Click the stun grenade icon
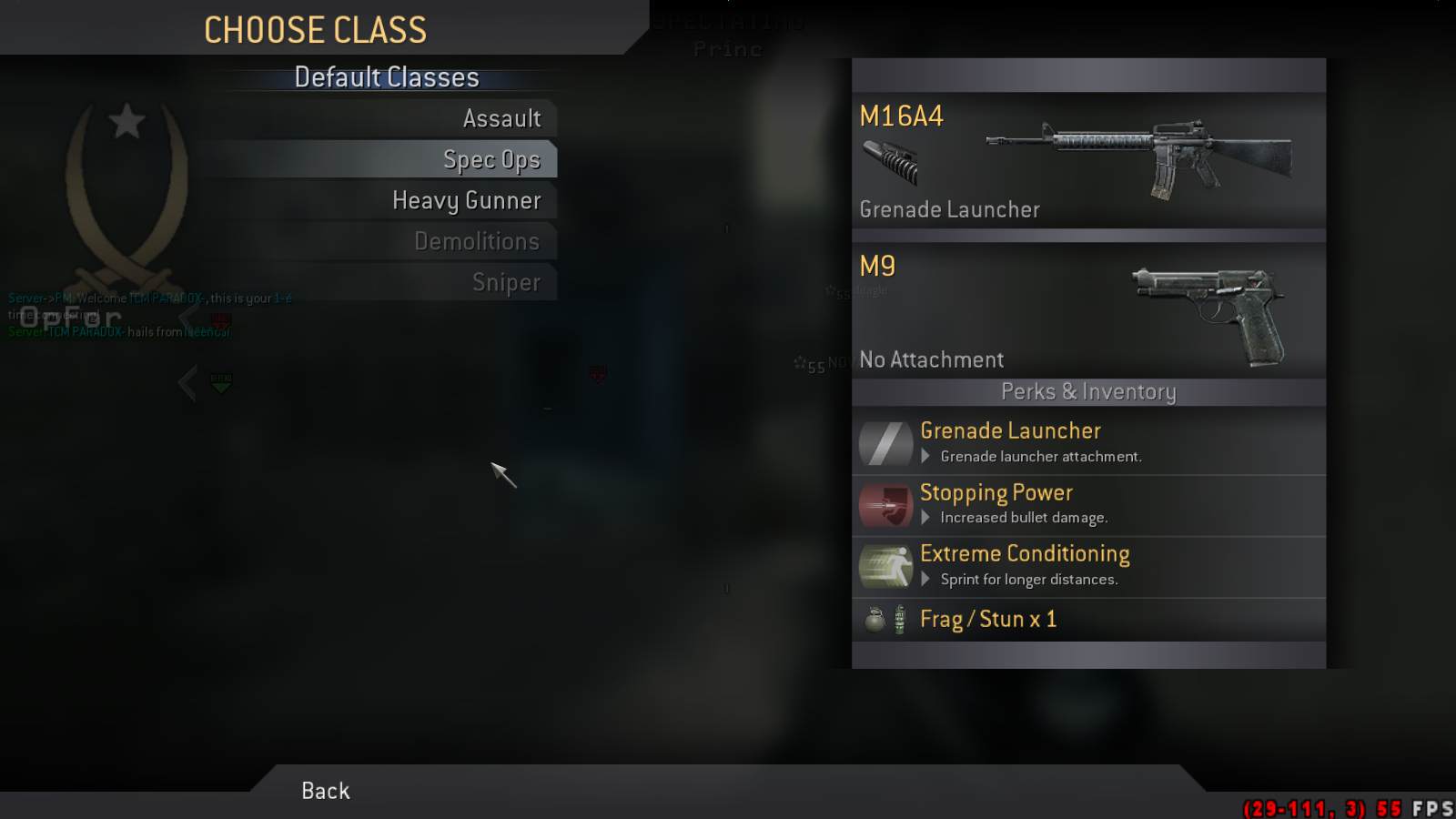 coord(898,619)
